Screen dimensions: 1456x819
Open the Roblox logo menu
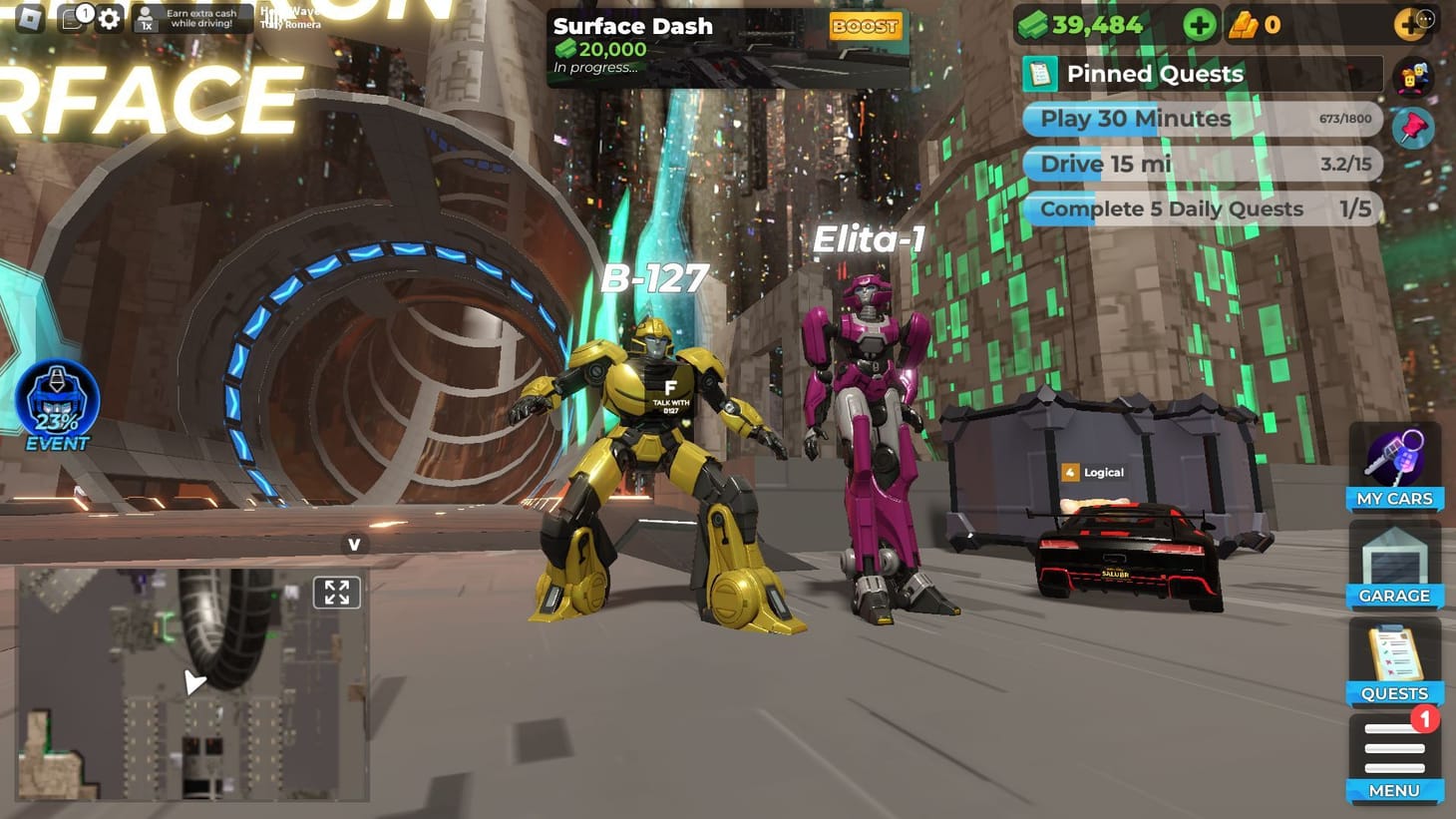click(x=33, y=17)
